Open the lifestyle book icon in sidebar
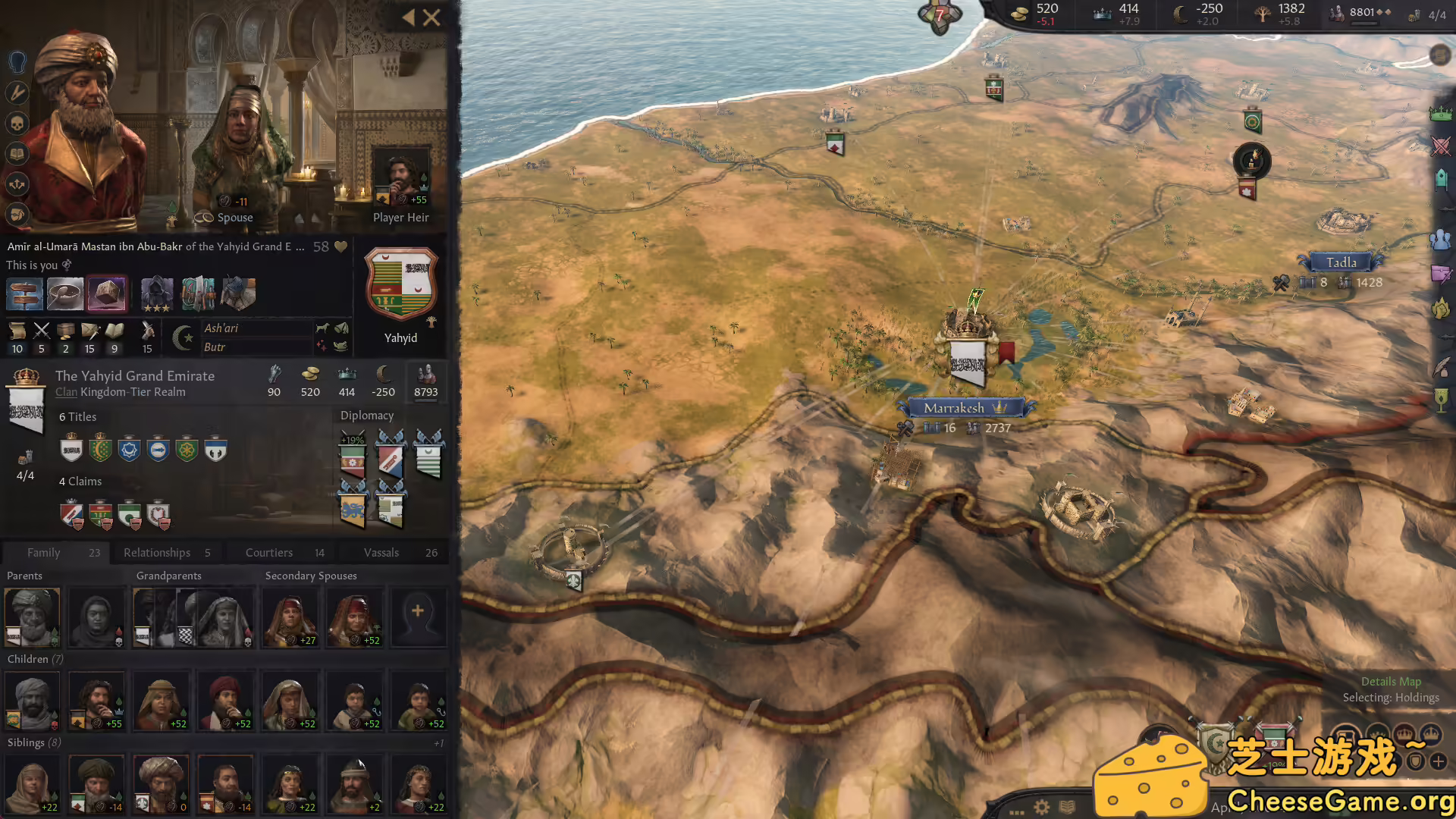This screenshot has height=819, width=1456. pos(17,152)
